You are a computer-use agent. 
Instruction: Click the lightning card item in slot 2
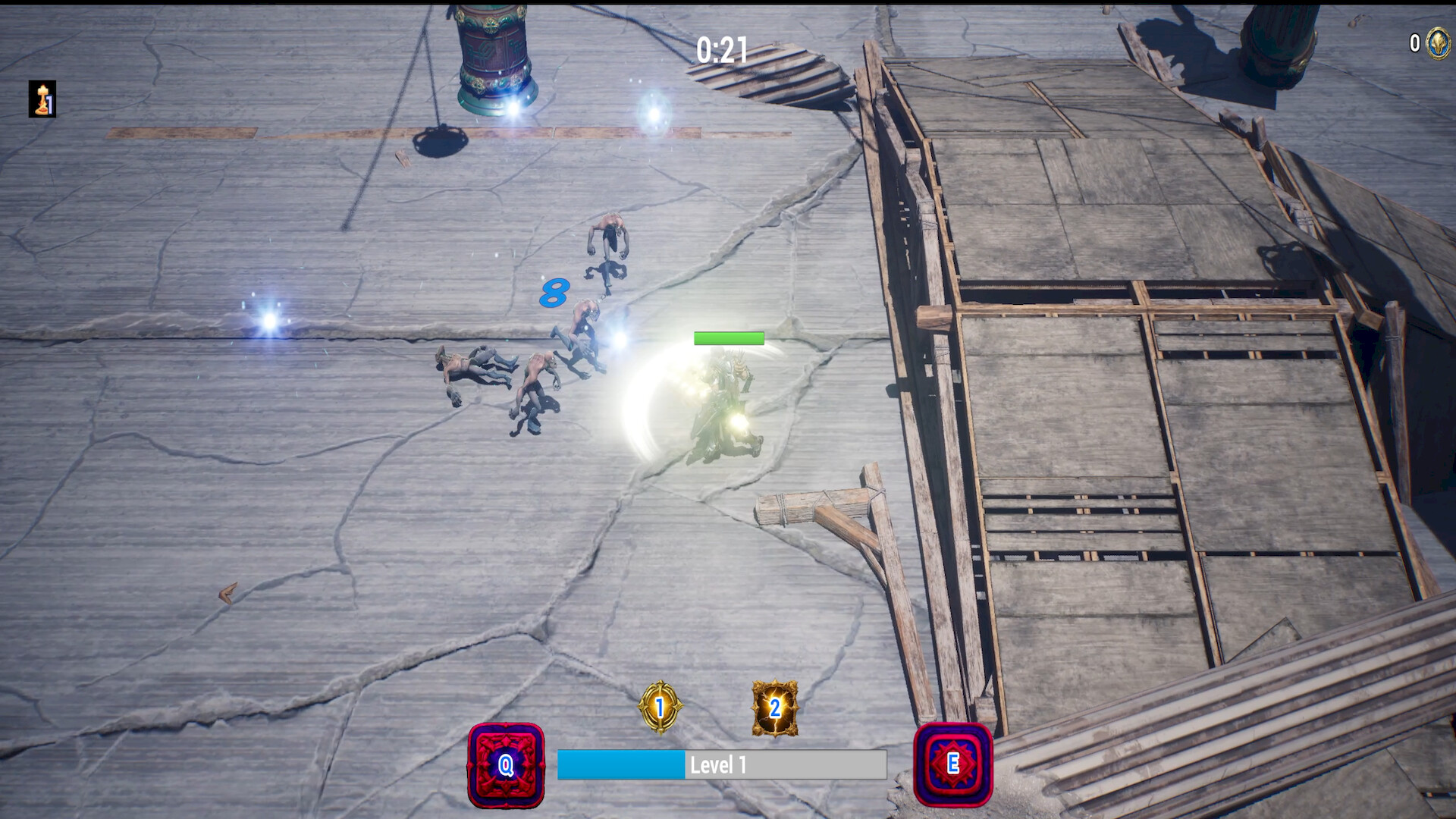tap(775, 709)
